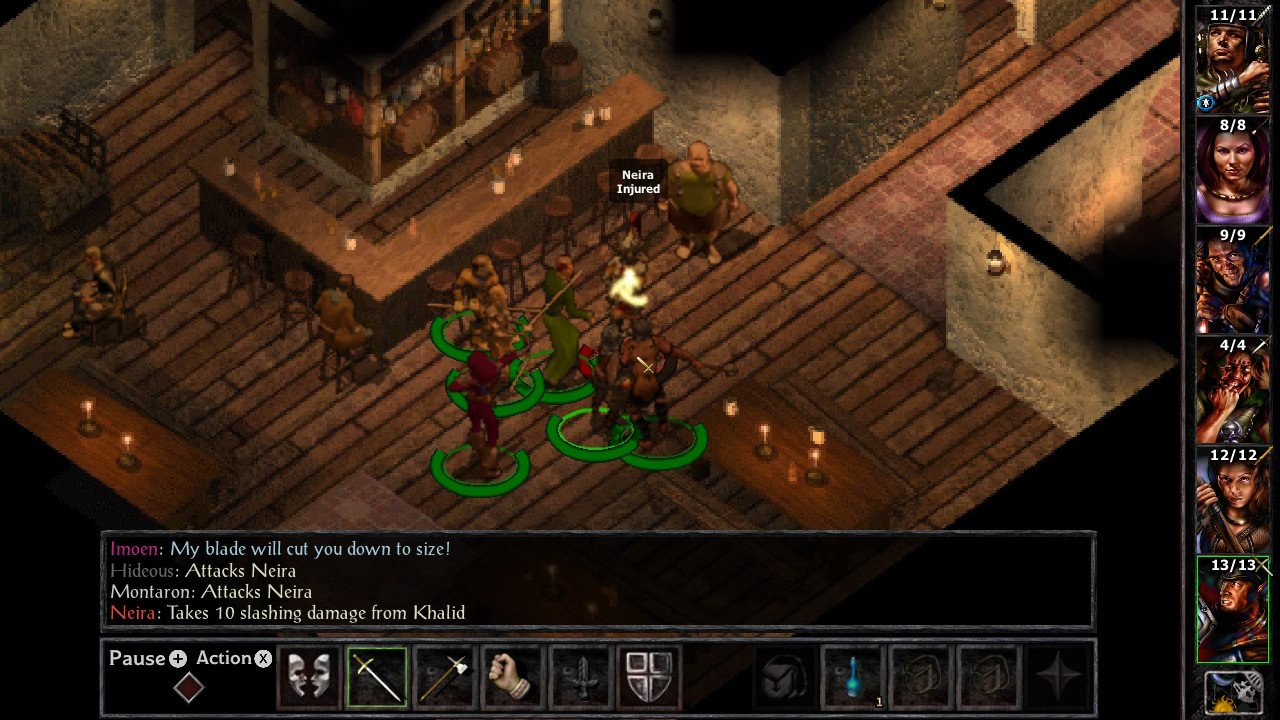
Task: Select the female portrait showing 8/8 HP
Action: tap(1233, 170)
